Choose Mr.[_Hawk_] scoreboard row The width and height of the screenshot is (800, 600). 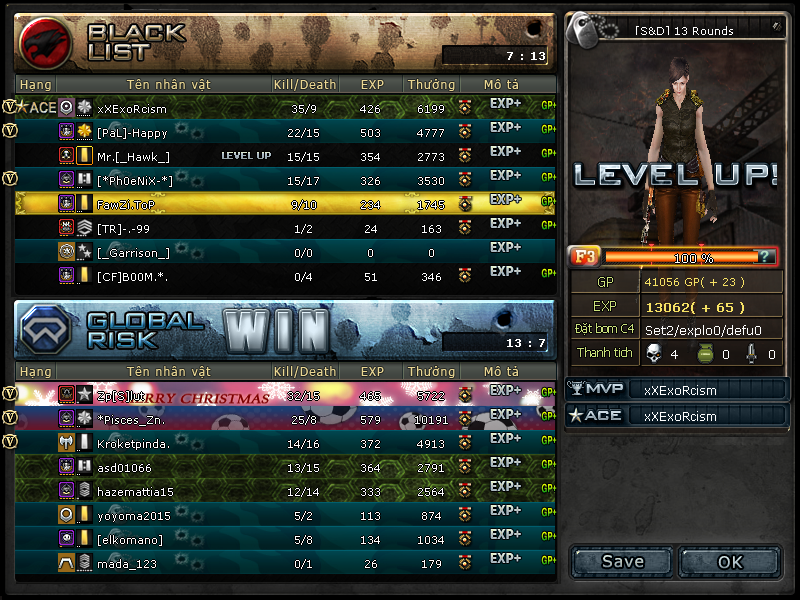pos(133,156)
